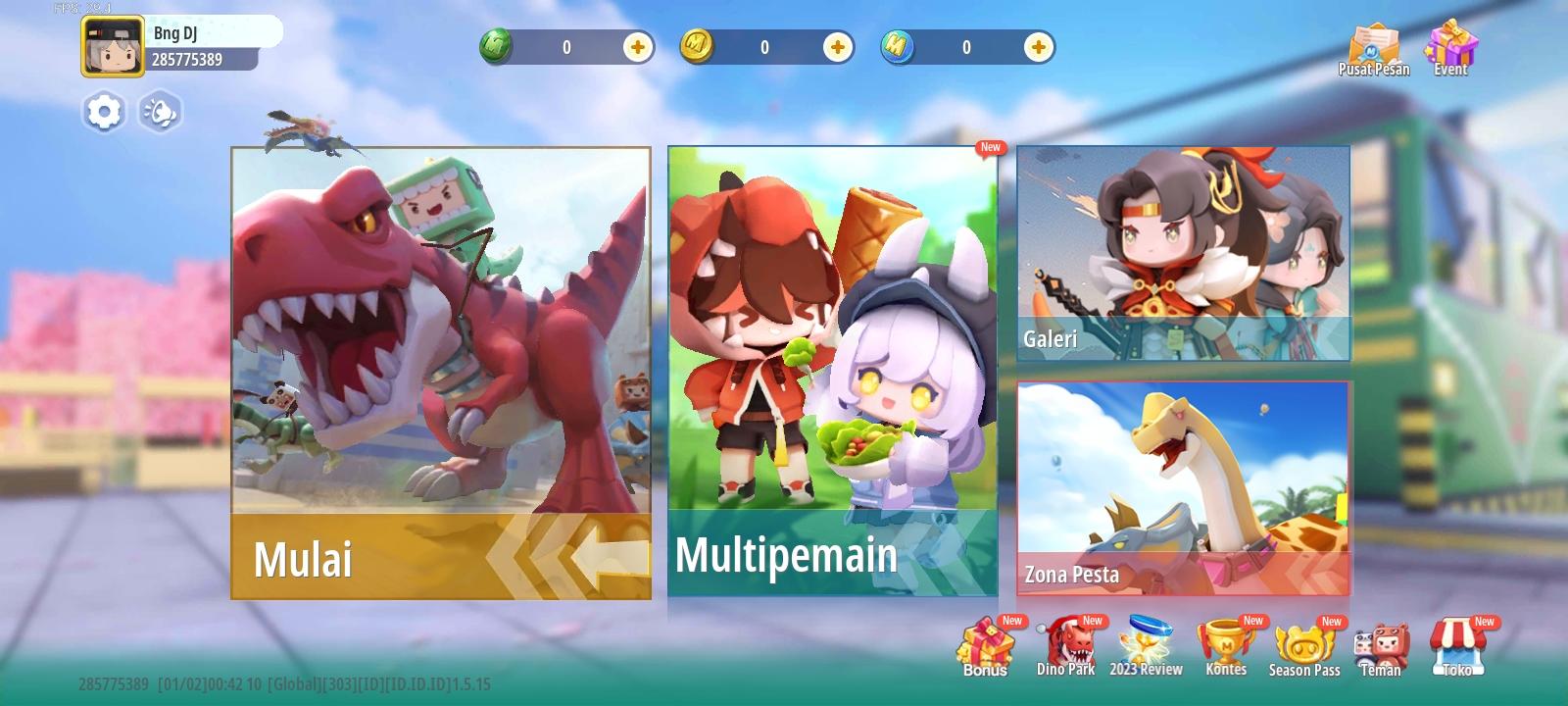The height and width of the screenshot is (706, 1568).
Task: Open the settings gear
Action: pyautogui.click(x=103, y=112)
